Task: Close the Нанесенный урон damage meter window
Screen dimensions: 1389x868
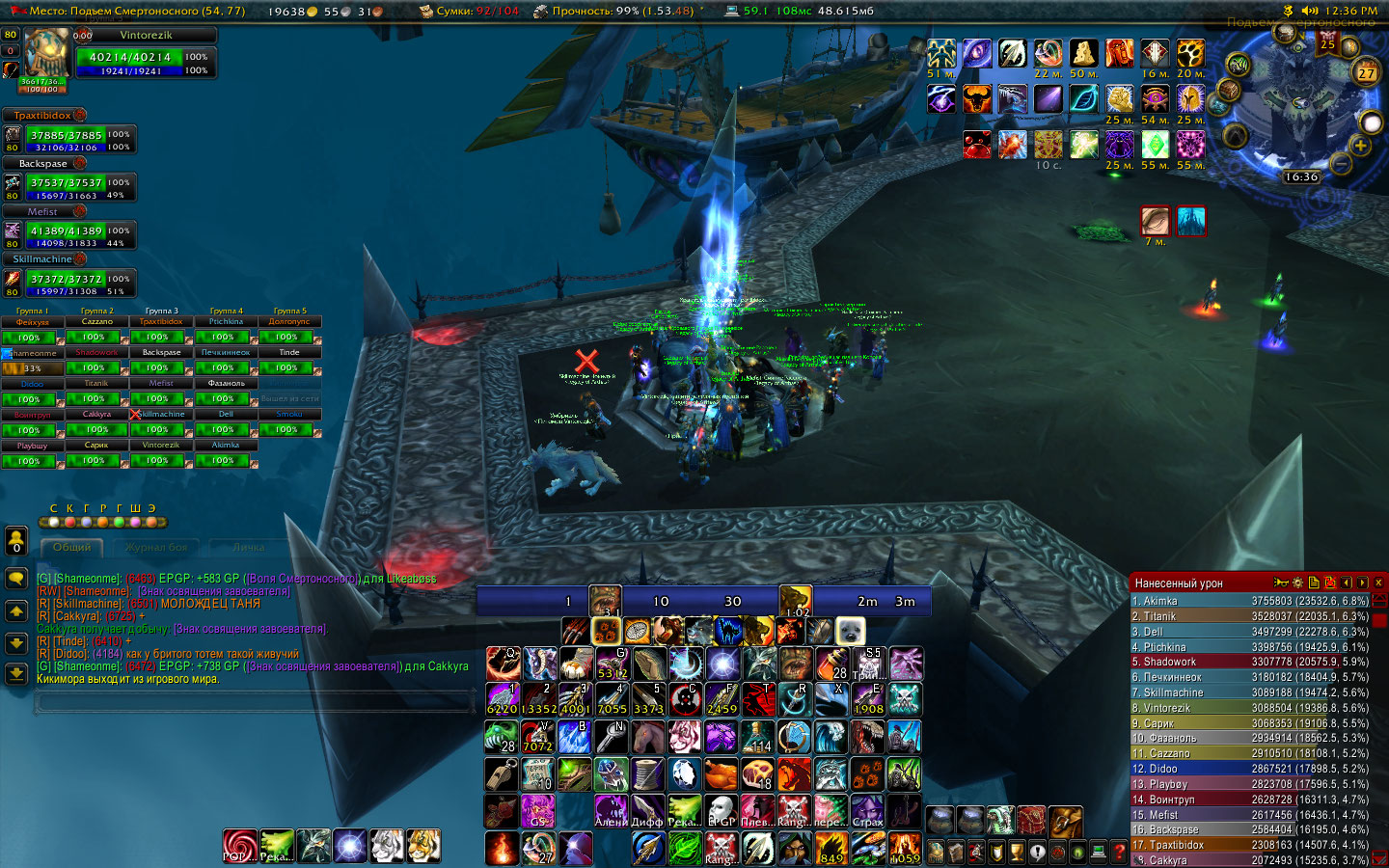Action: (1379, 583)
